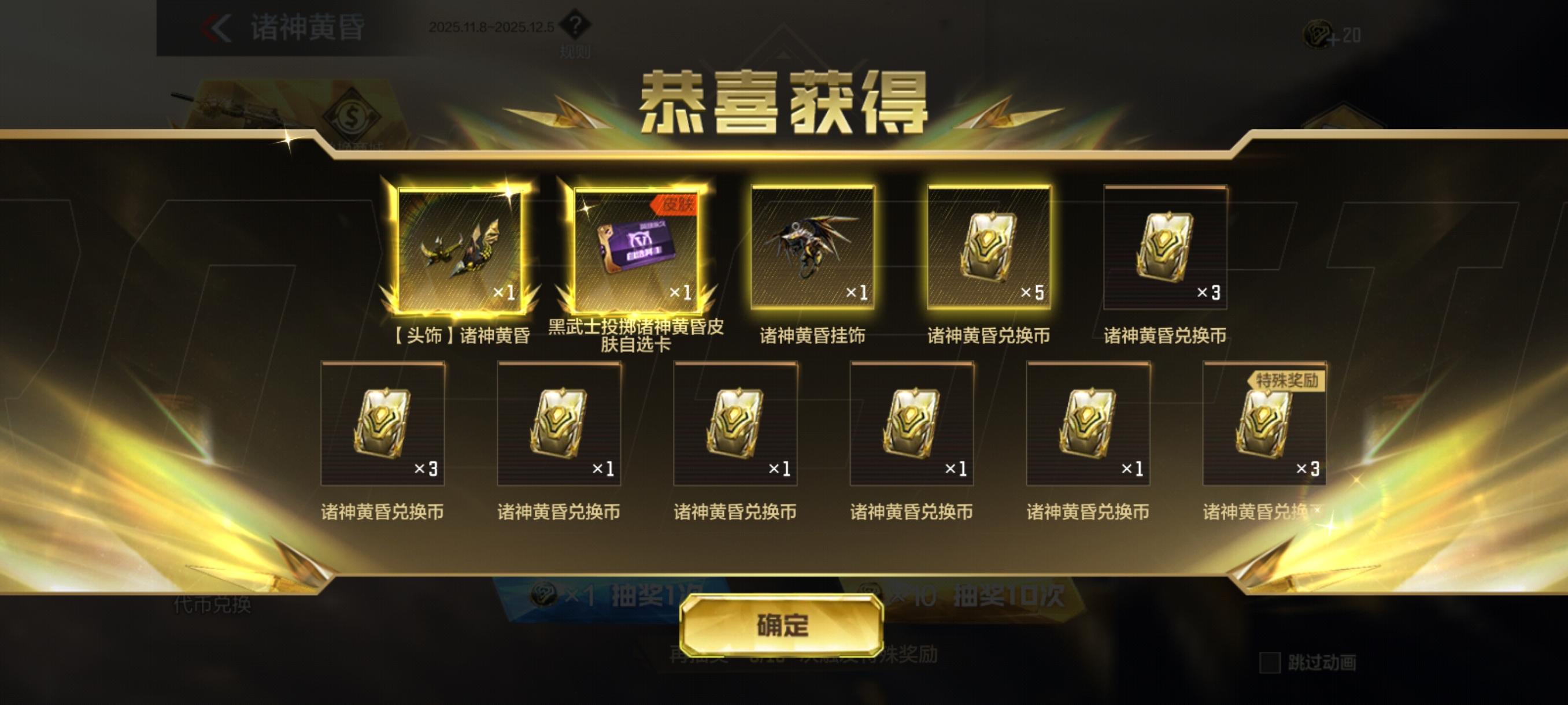Open the 规则 question mark icon
Viewport: 1568px width, 705px height.
click(x=576, y=24)
